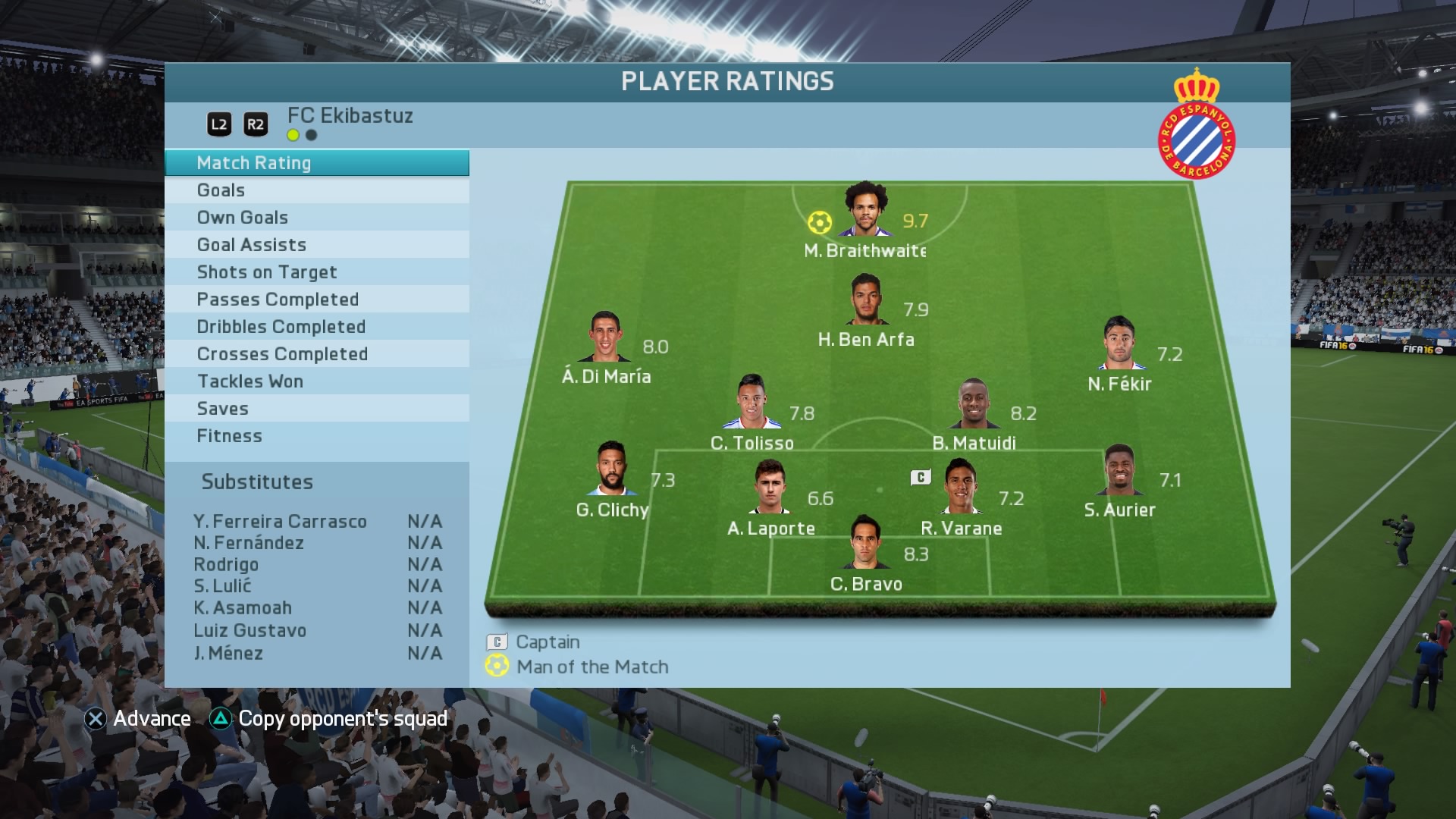The image size is (1456, 819).
Task: Choose Crosses Completed entry
Action: 316,354
